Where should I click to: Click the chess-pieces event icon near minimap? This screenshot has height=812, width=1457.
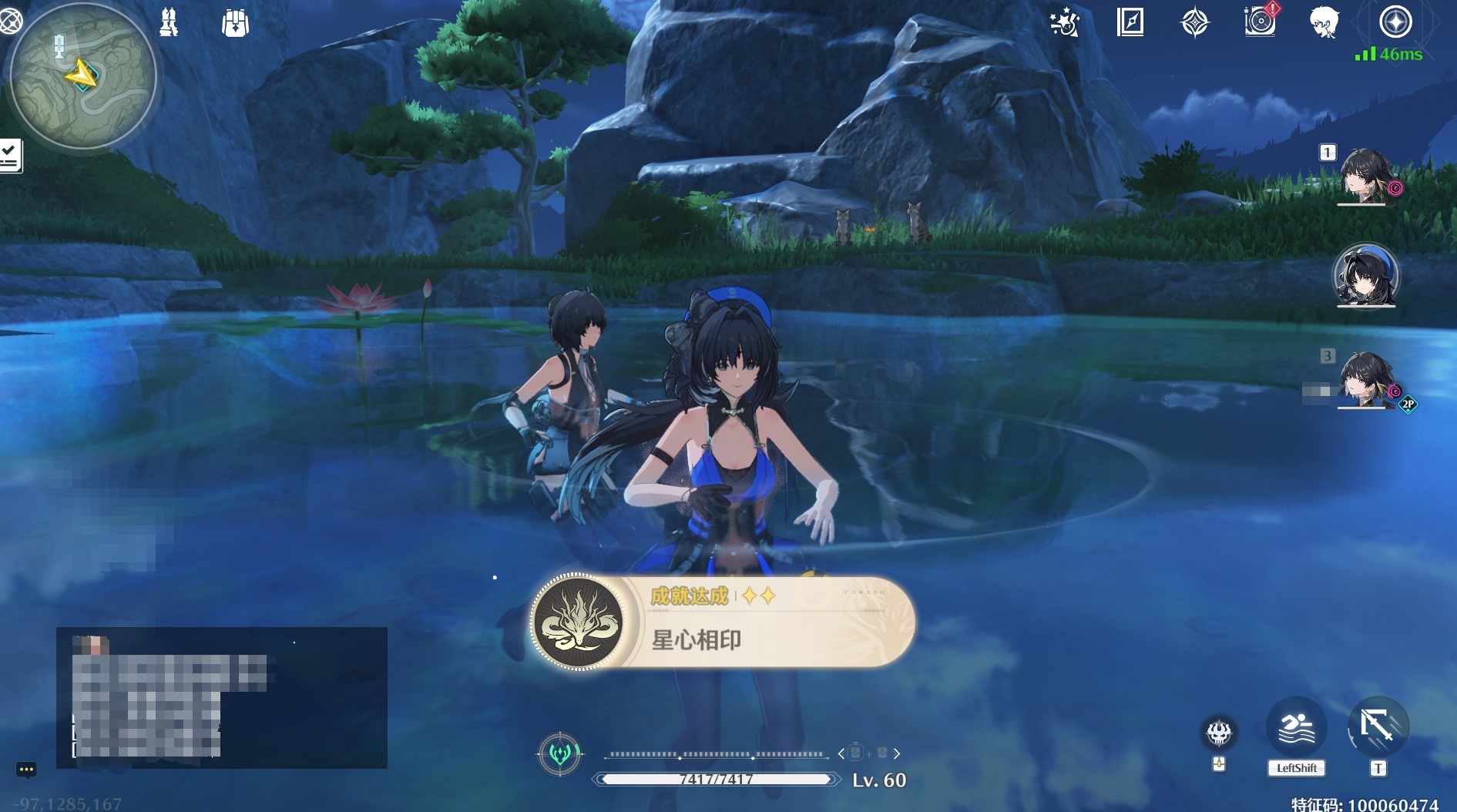click(x=168, y=23)
